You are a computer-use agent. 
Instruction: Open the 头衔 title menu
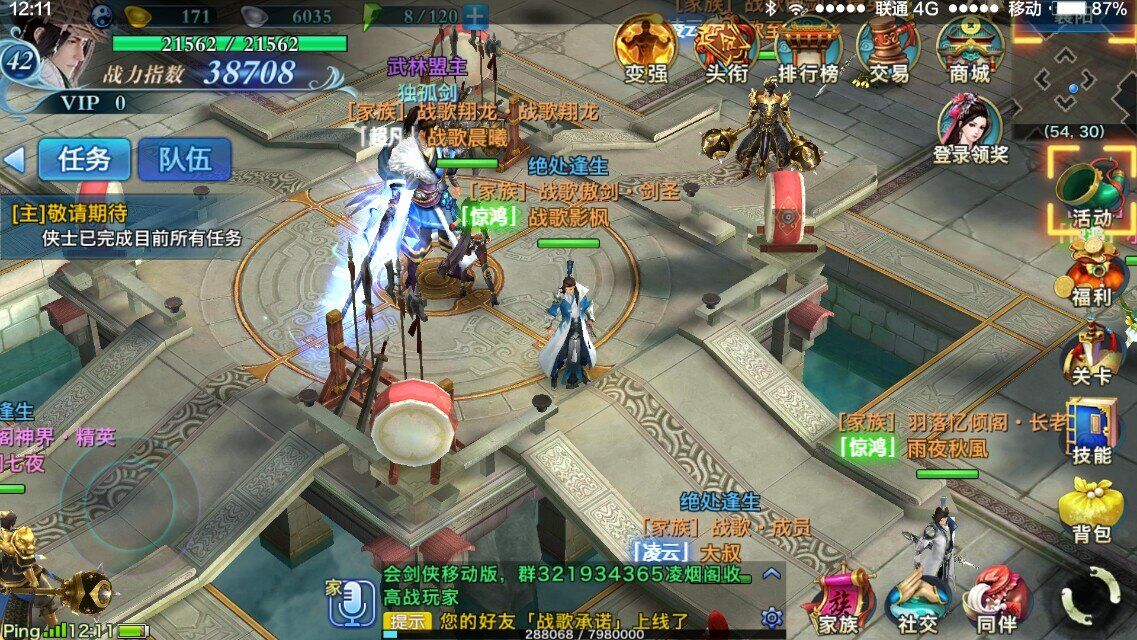coord(727,48)
